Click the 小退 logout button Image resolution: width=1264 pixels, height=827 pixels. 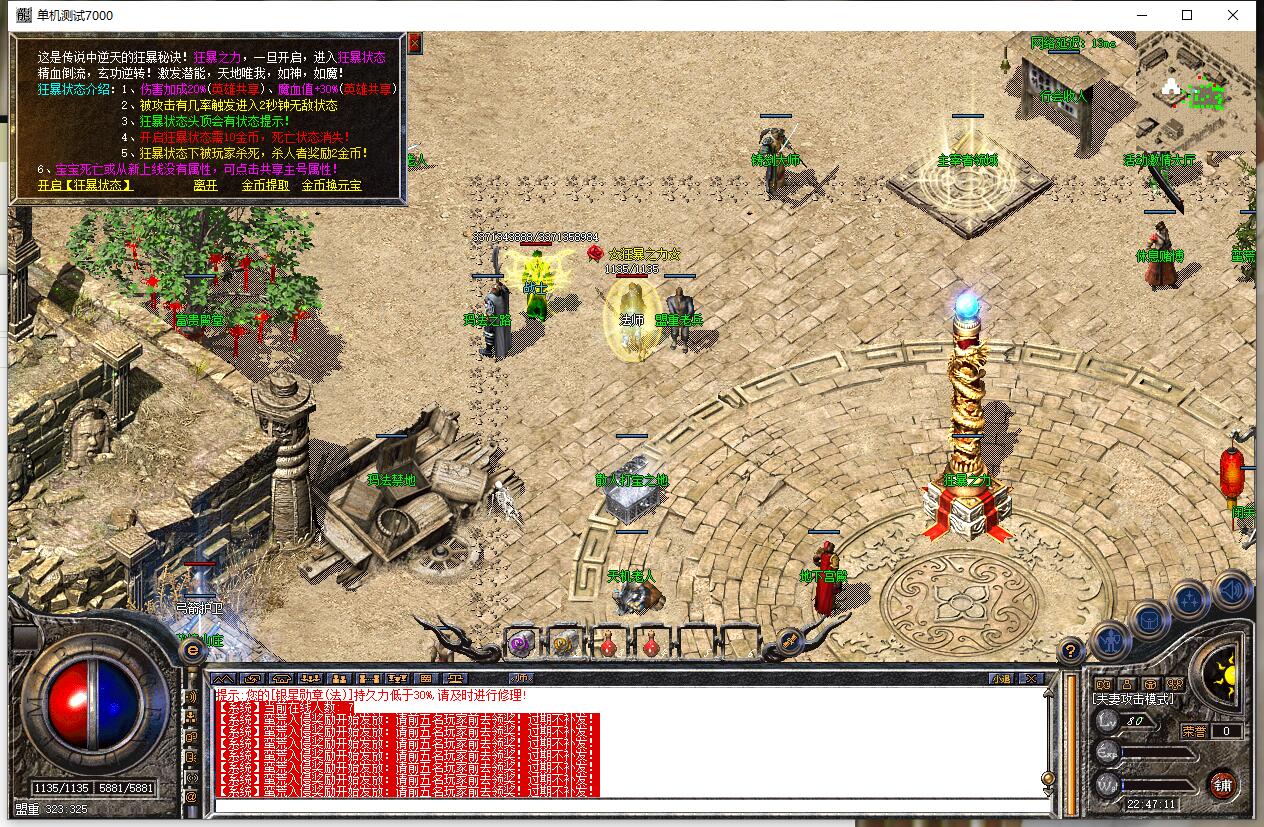pos(1001,679)
